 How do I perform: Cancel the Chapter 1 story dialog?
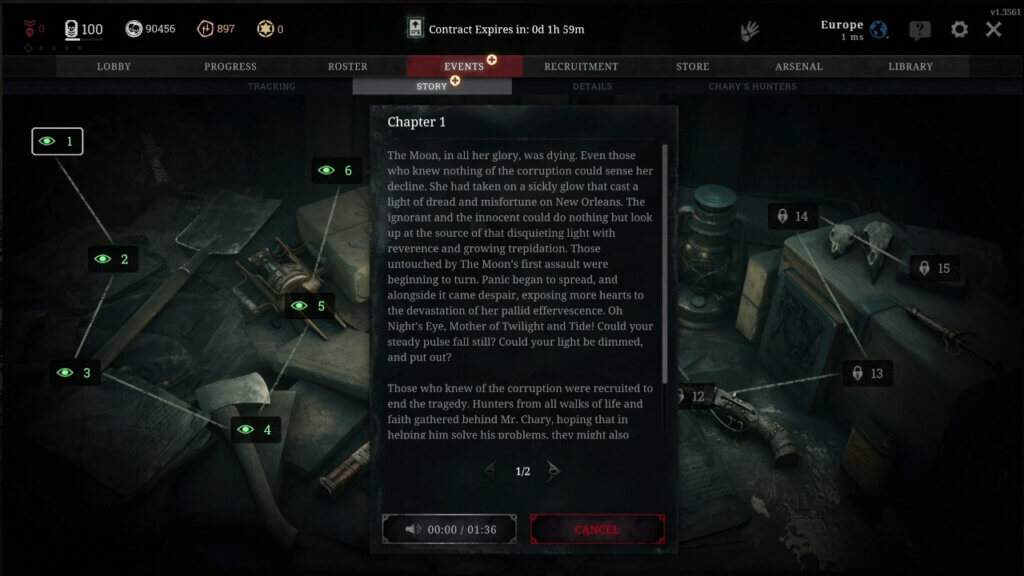597,529
